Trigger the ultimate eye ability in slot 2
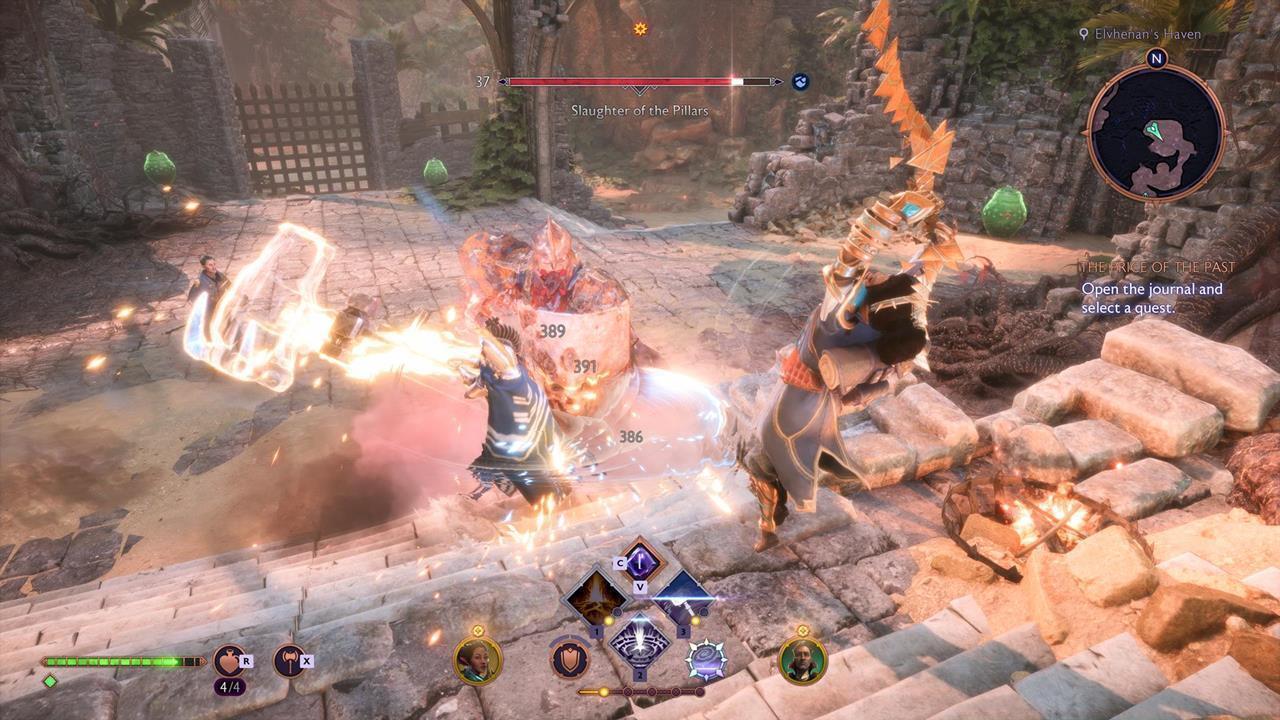1280x720 pixels. 638,649
